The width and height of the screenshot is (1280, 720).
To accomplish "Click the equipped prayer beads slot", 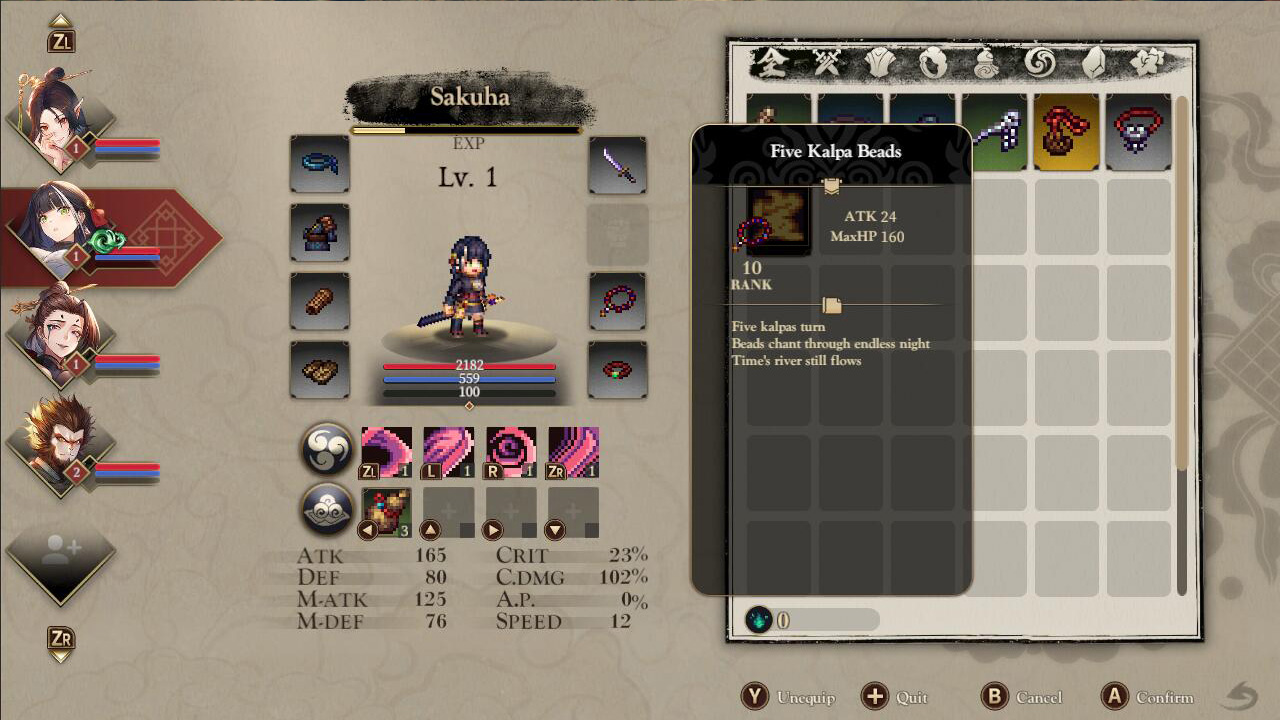I will pyautogui.click(x=617, y=301).
